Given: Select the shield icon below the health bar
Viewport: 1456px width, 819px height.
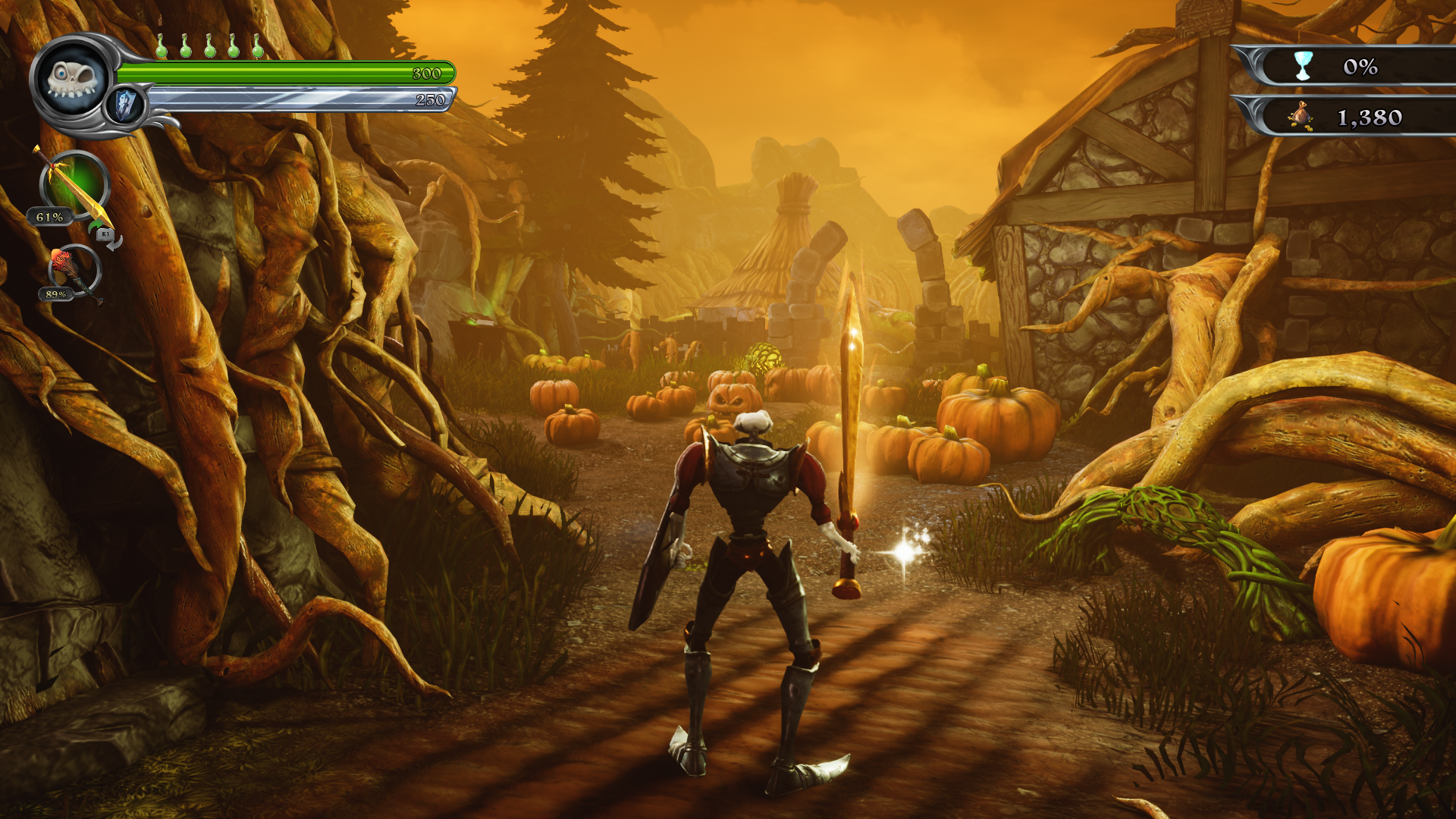Looking at the screenshot, I should [x=125, y=102].
